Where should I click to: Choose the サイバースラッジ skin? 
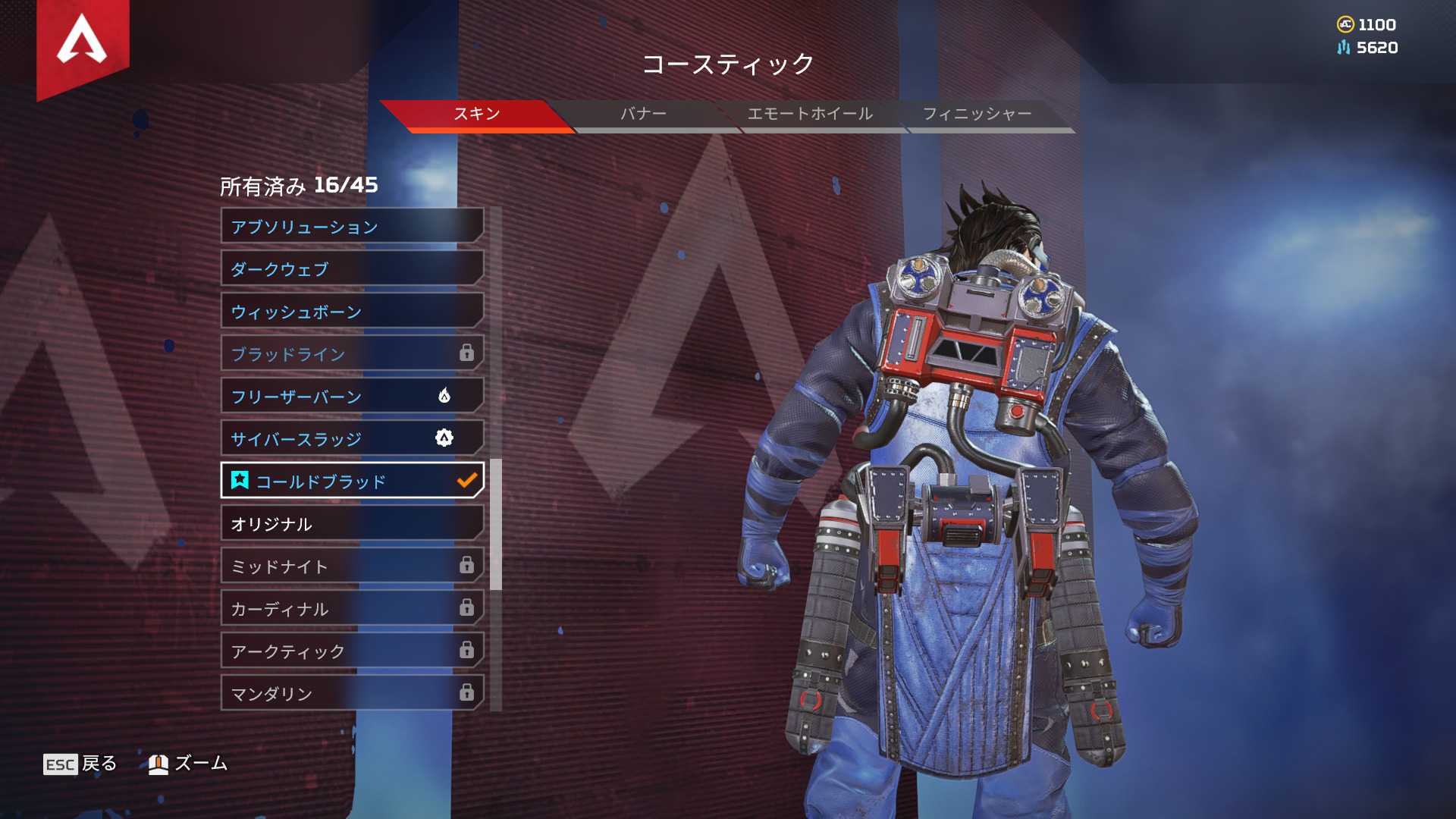tap(352, 438)
